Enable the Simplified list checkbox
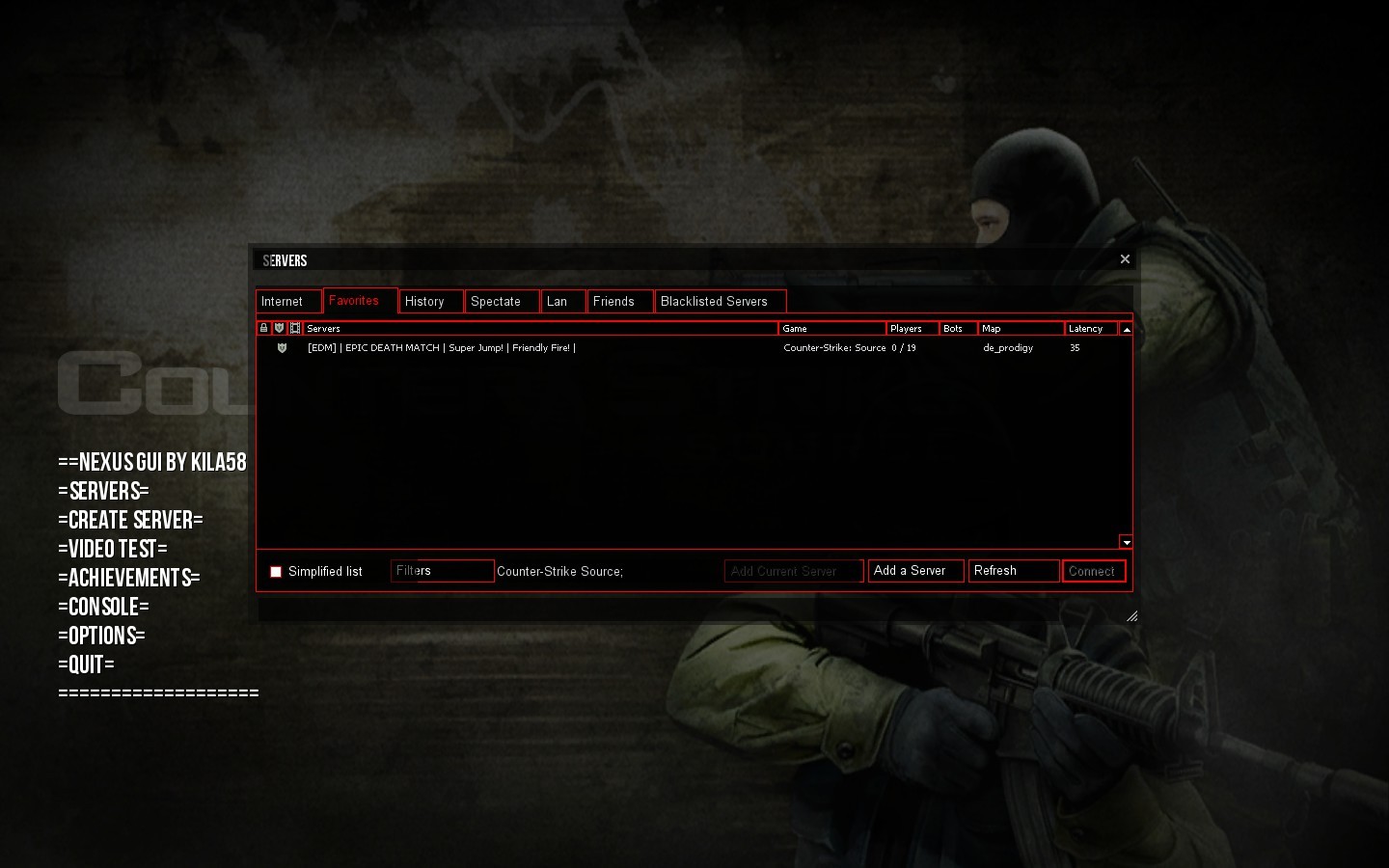This screenshot has height=868, width=1389. click(276, 571)
